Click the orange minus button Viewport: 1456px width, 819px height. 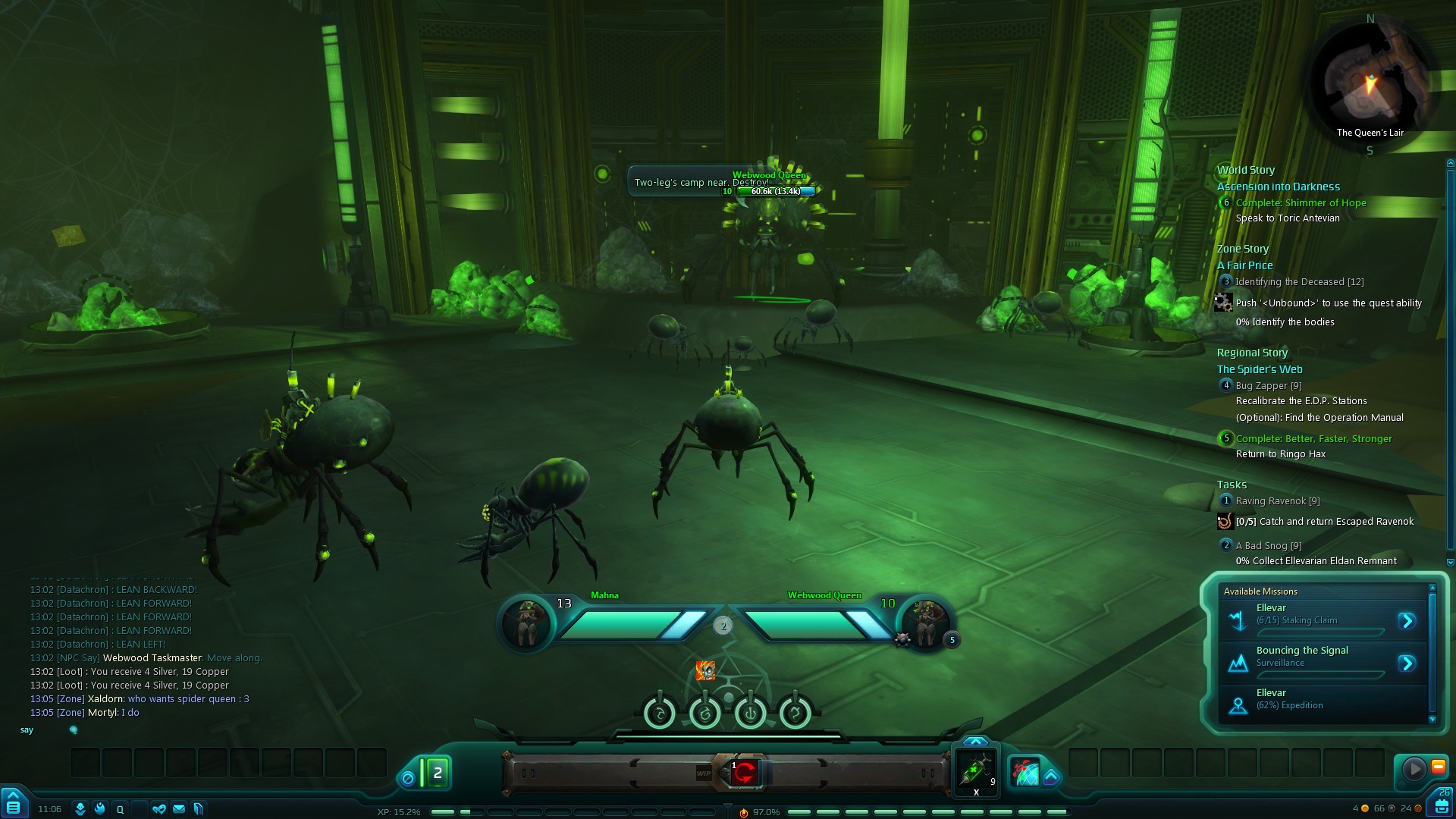[1438, 767]
